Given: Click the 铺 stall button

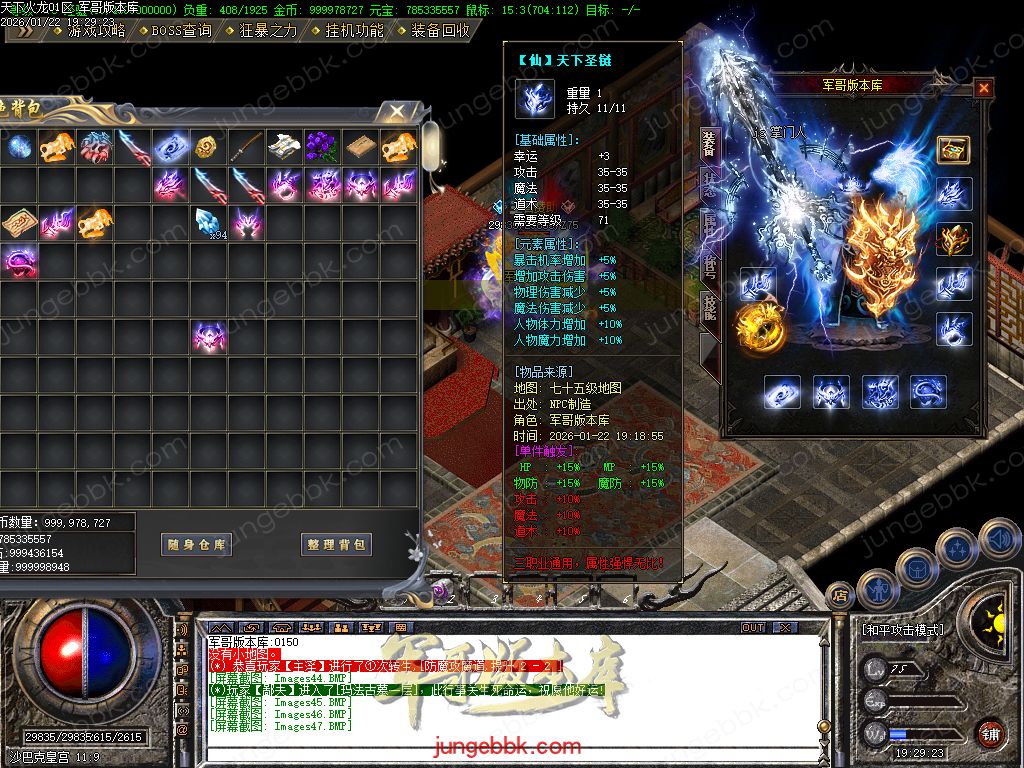Looking at the screenshot, I should coord(990,732).
